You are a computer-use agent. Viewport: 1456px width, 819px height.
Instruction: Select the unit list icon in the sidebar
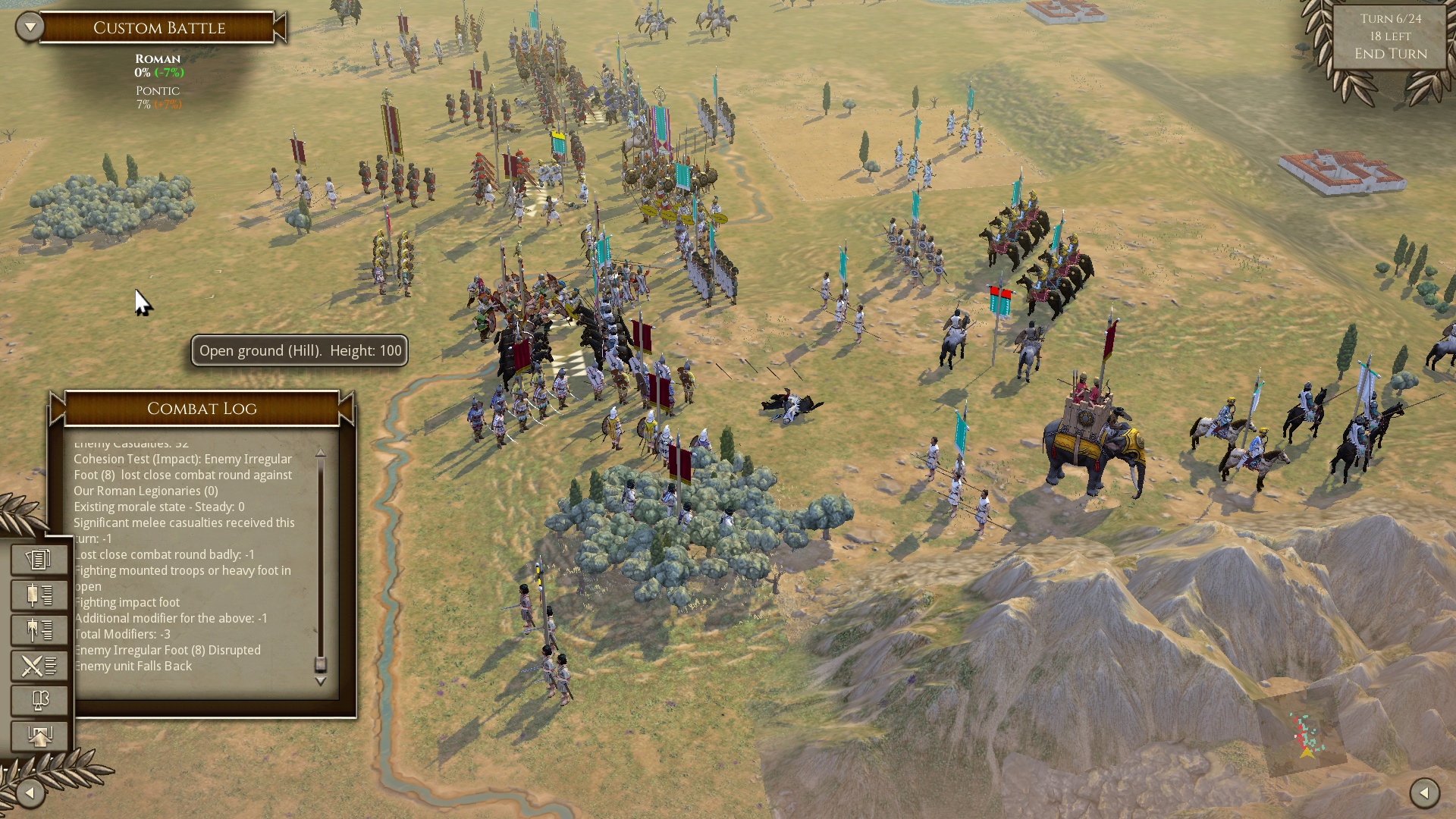pos(39,595)
